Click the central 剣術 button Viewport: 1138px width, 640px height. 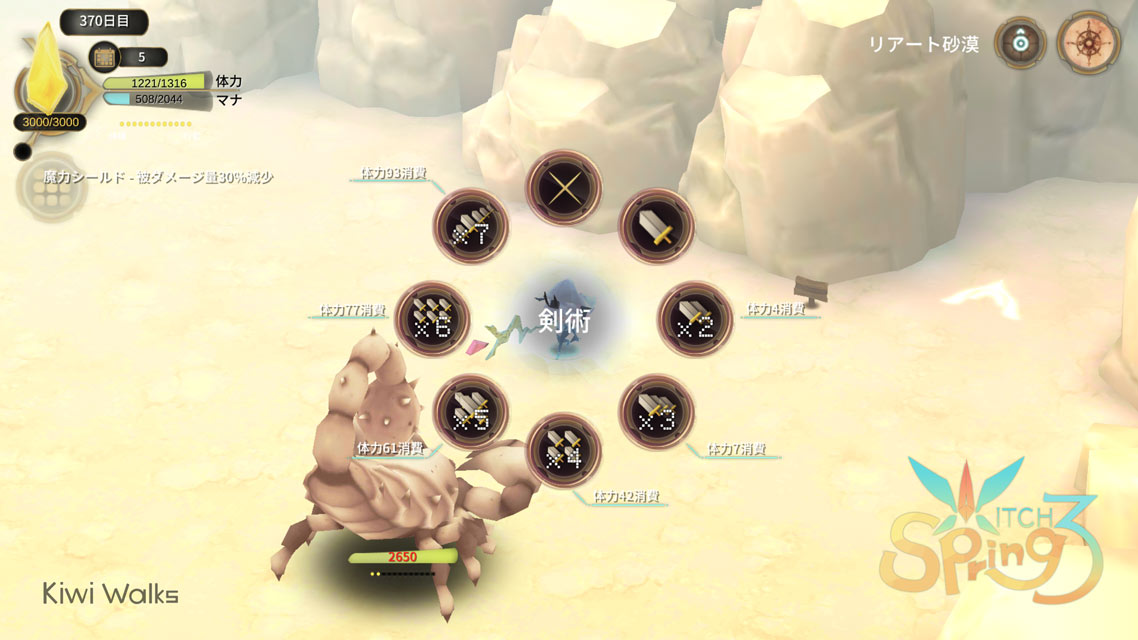pos(563,320)
